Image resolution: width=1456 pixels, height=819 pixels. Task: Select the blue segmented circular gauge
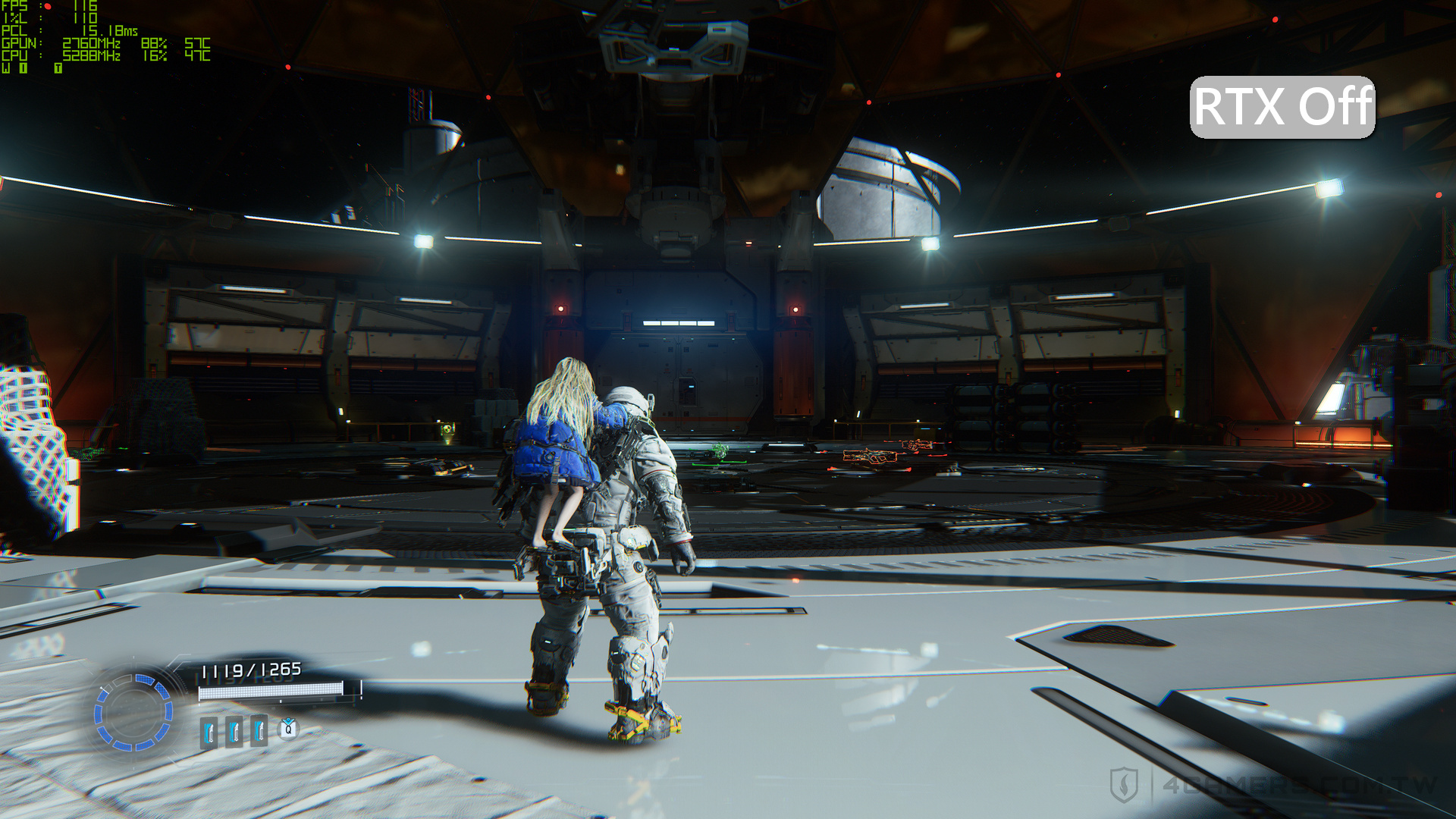(x=133, y=712)
